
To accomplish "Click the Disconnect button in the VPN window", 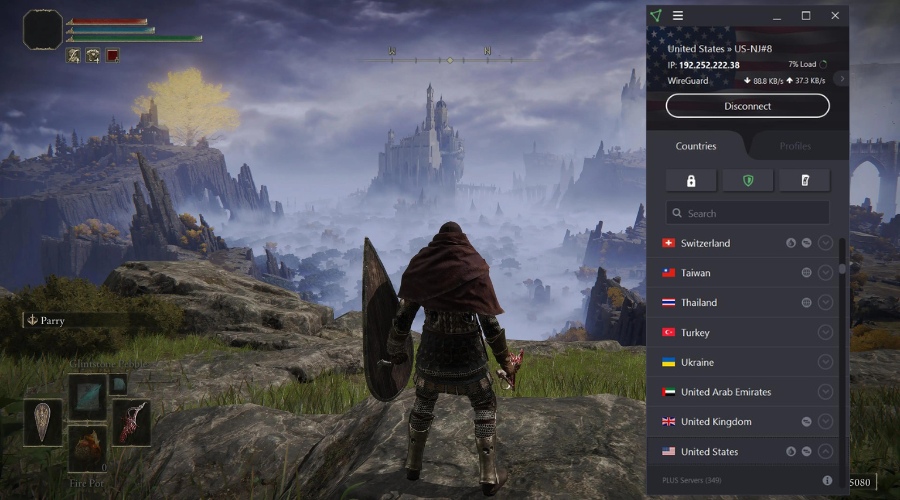I will (747, 106).
